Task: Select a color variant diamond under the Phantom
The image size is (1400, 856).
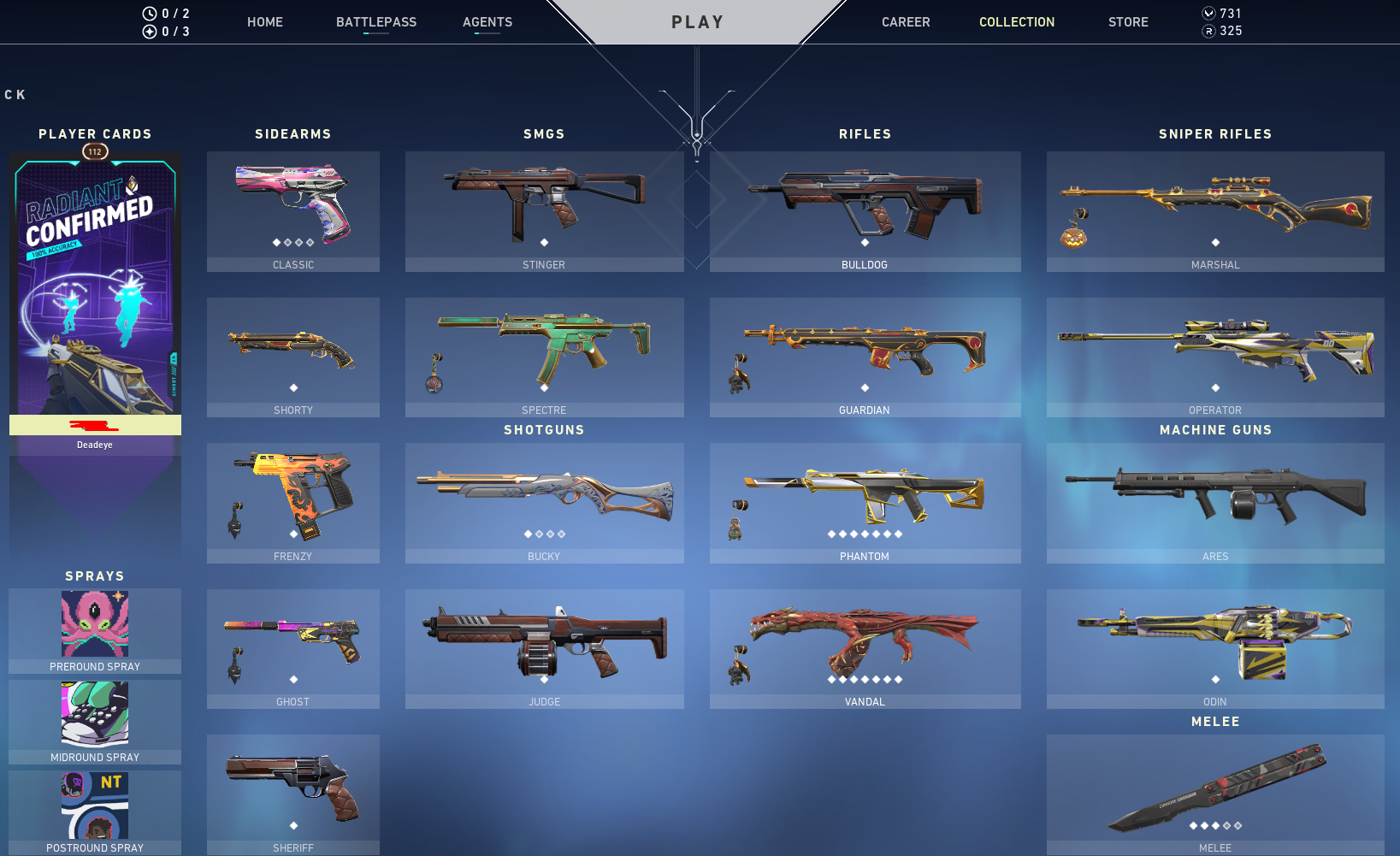Action: click(865, 534)
